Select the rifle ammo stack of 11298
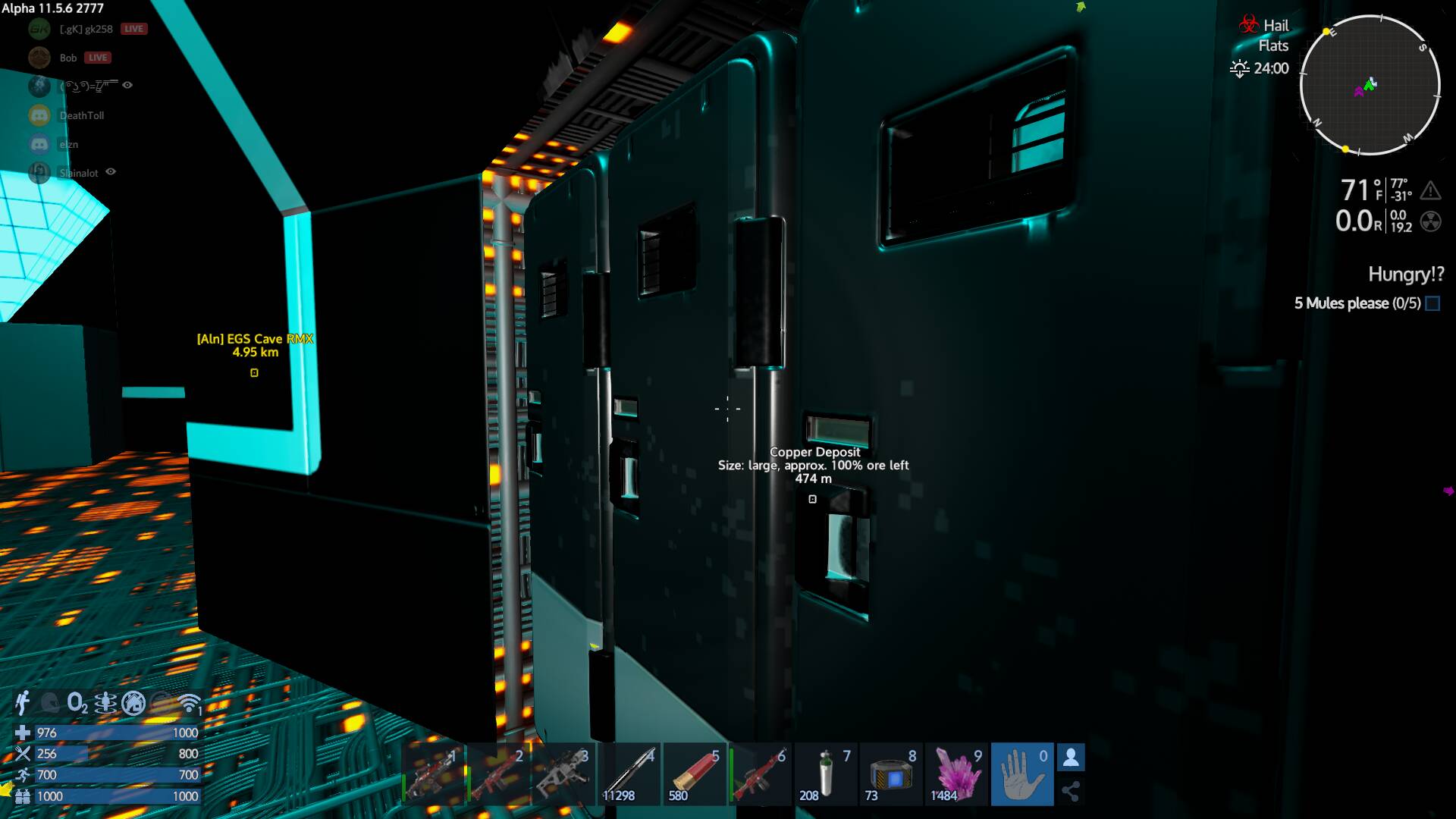 629,775
